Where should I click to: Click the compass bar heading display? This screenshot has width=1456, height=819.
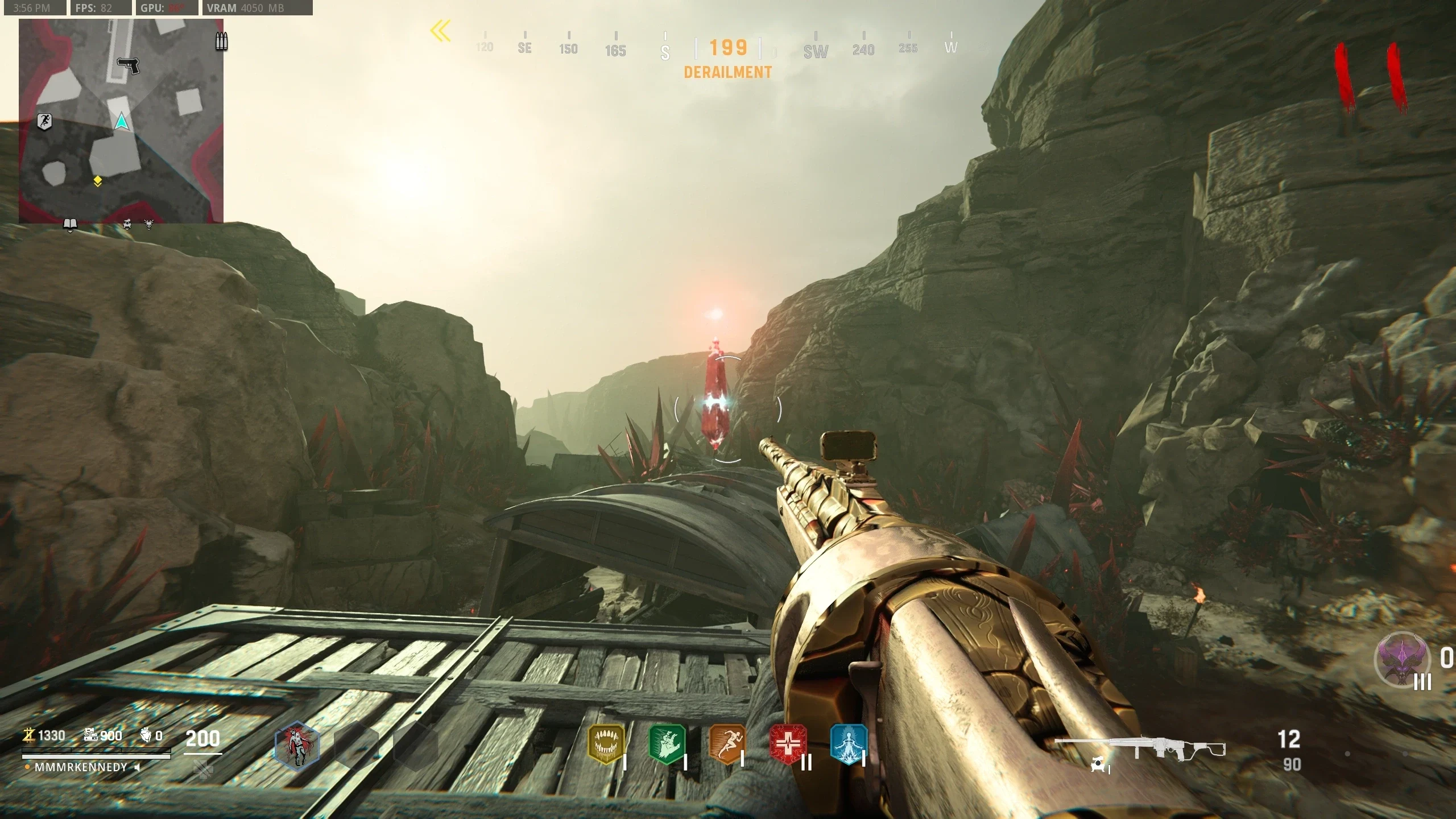coord(728,48)
